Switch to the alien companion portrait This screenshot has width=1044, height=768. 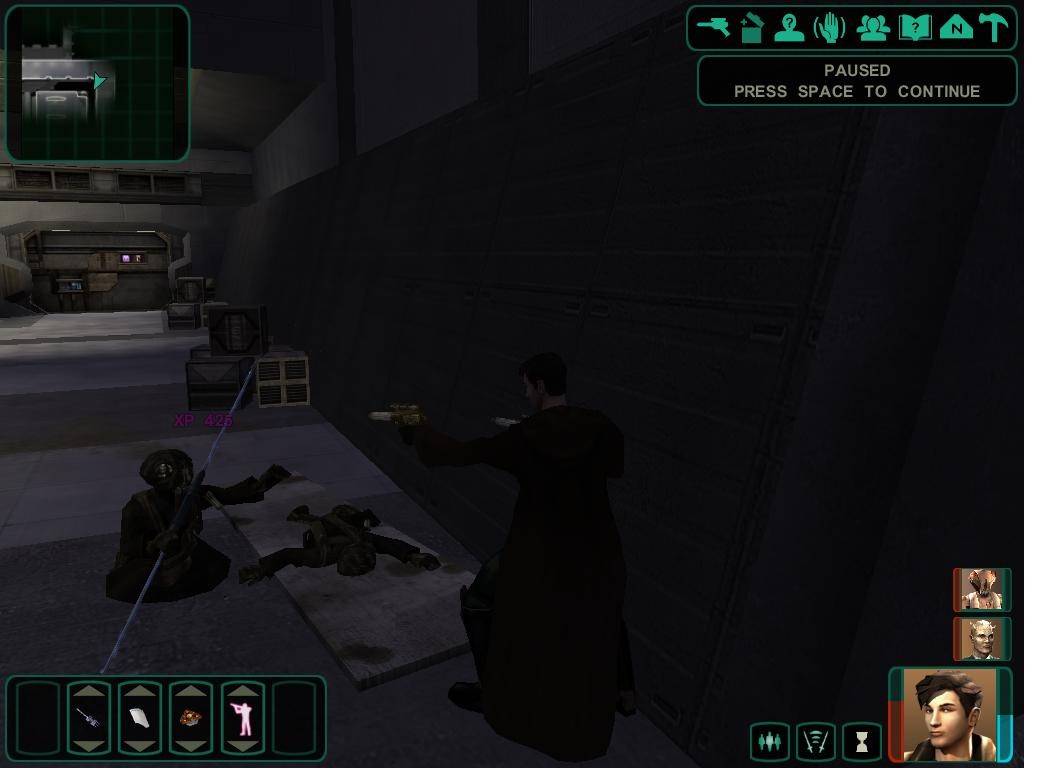pyautogui.click(x=982, y=590)
